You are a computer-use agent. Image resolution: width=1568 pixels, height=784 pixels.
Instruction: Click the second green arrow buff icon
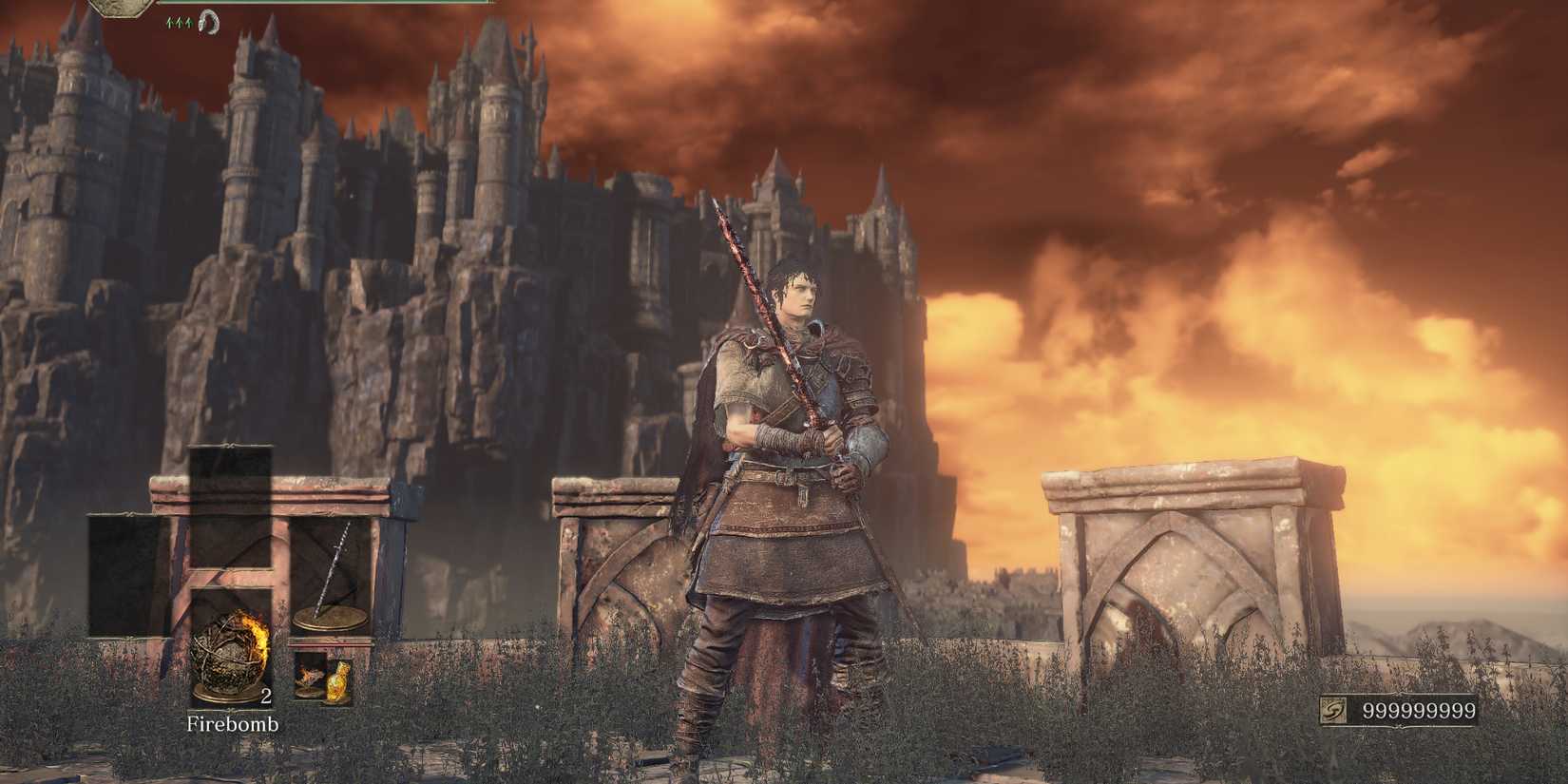[178, 21]
